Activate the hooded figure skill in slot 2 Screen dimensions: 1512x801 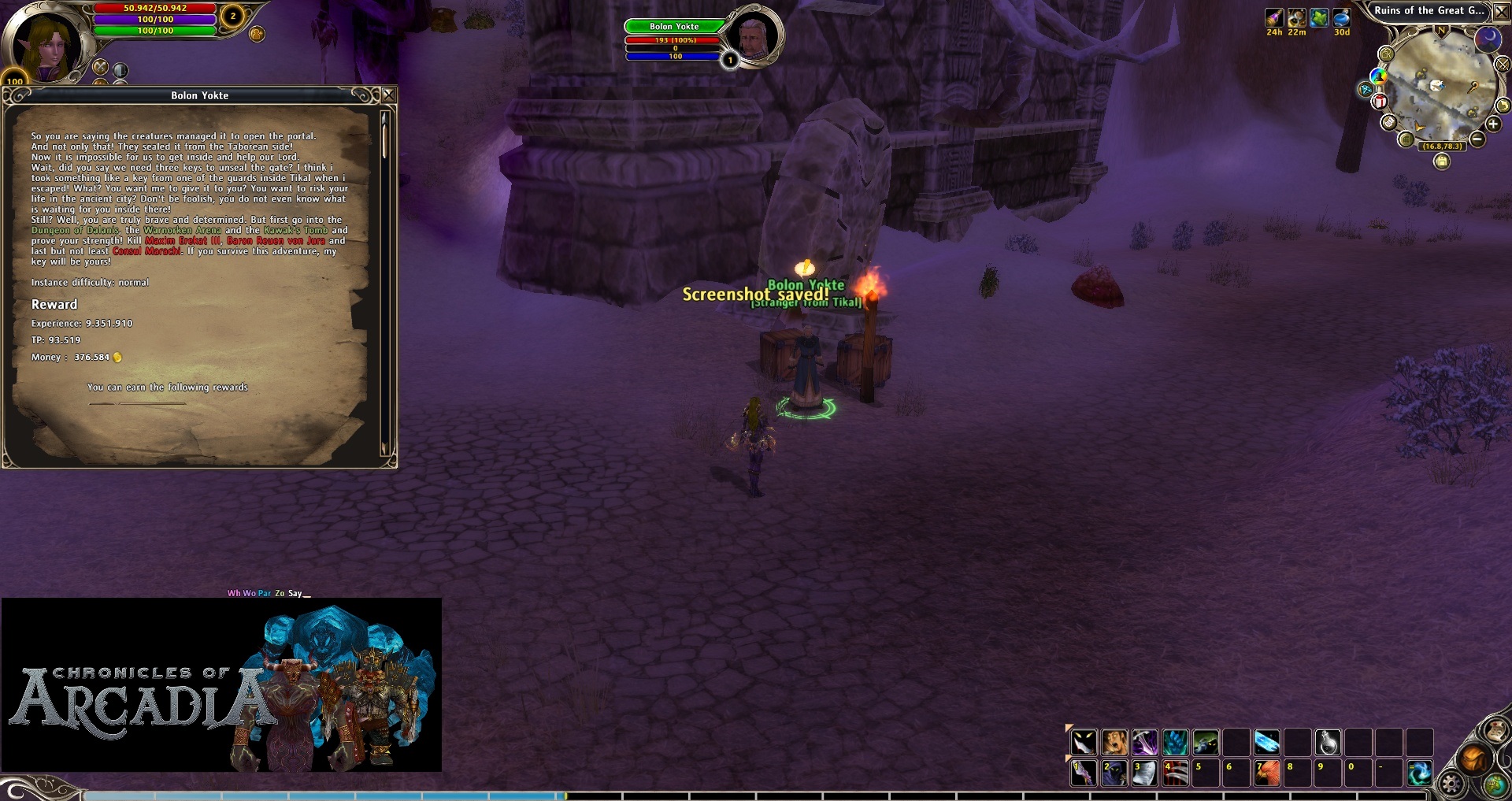[x=1114, y=773]
